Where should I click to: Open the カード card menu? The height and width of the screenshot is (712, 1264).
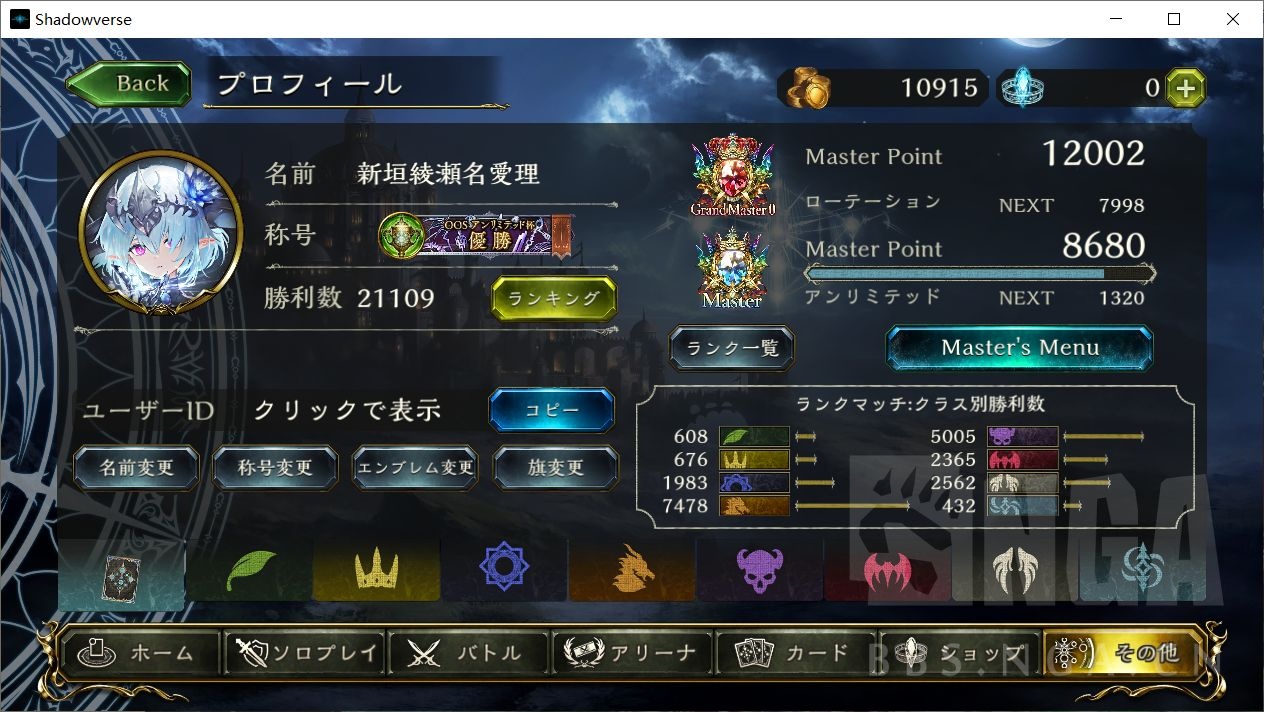point(795,654)
